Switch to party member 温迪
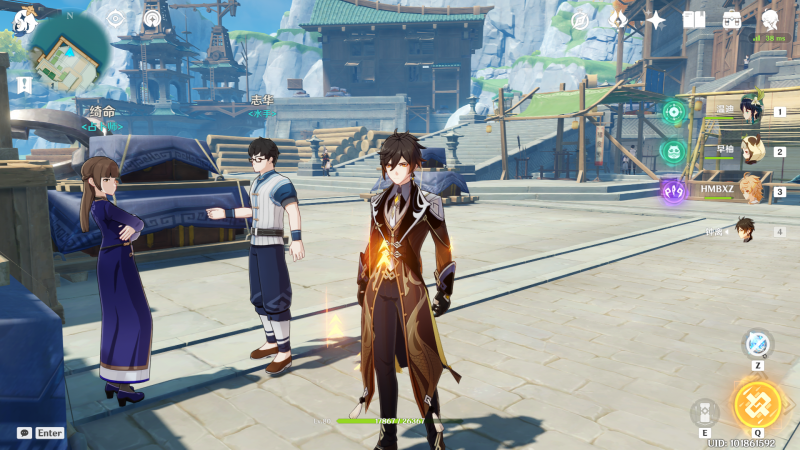Image resolution: width=800 pixels, height=450 pixels. tap(749, 112)
